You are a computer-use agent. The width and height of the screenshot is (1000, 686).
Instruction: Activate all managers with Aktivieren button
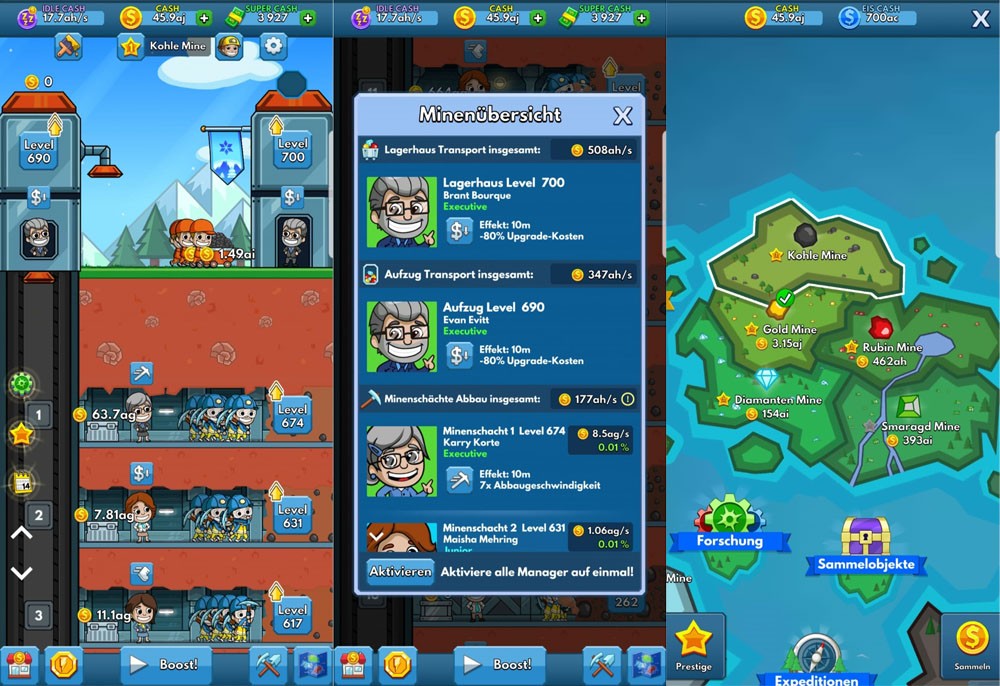click(401, 572)
